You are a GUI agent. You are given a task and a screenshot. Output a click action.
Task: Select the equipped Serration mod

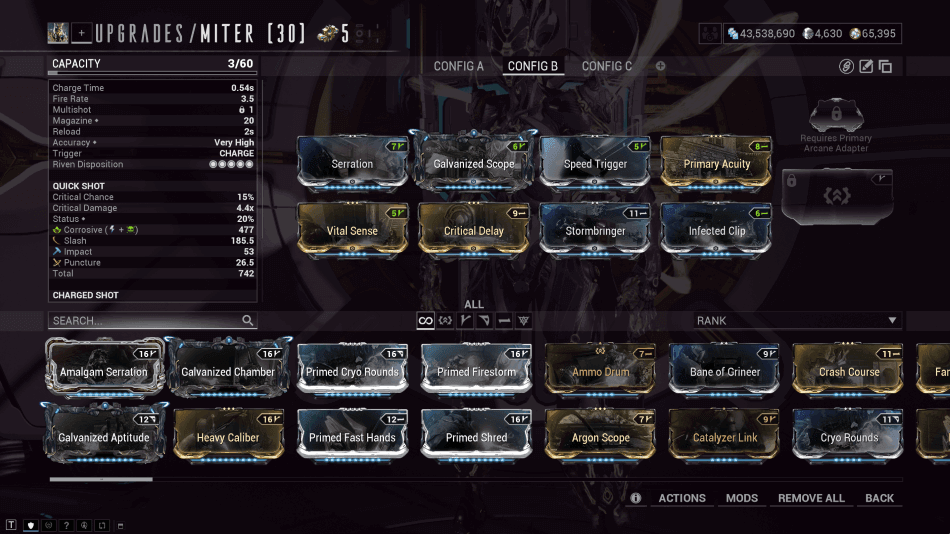pyautogui.click(x=352, y=163)
